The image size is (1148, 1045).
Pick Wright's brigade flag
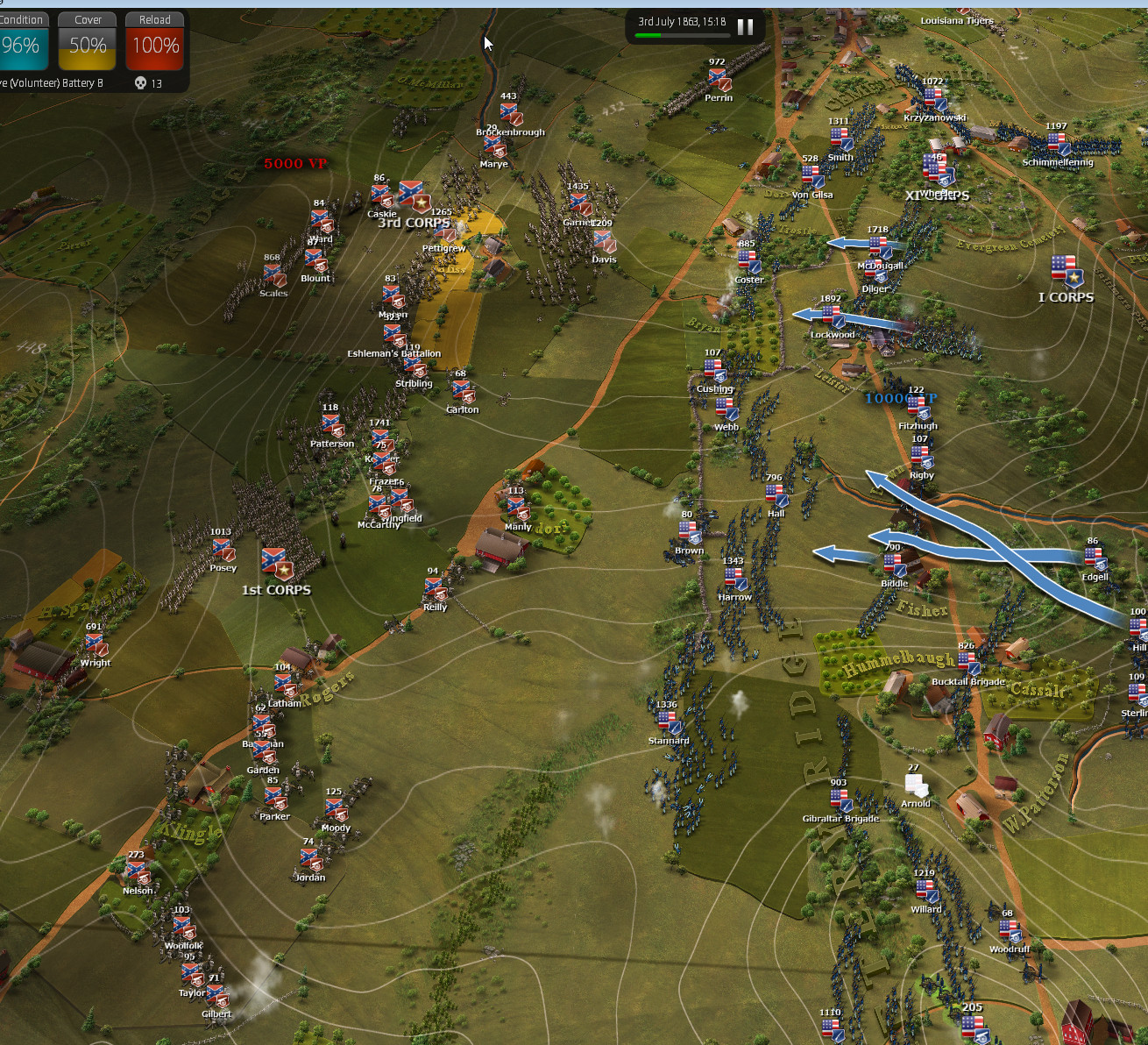[x=96, y=645]
